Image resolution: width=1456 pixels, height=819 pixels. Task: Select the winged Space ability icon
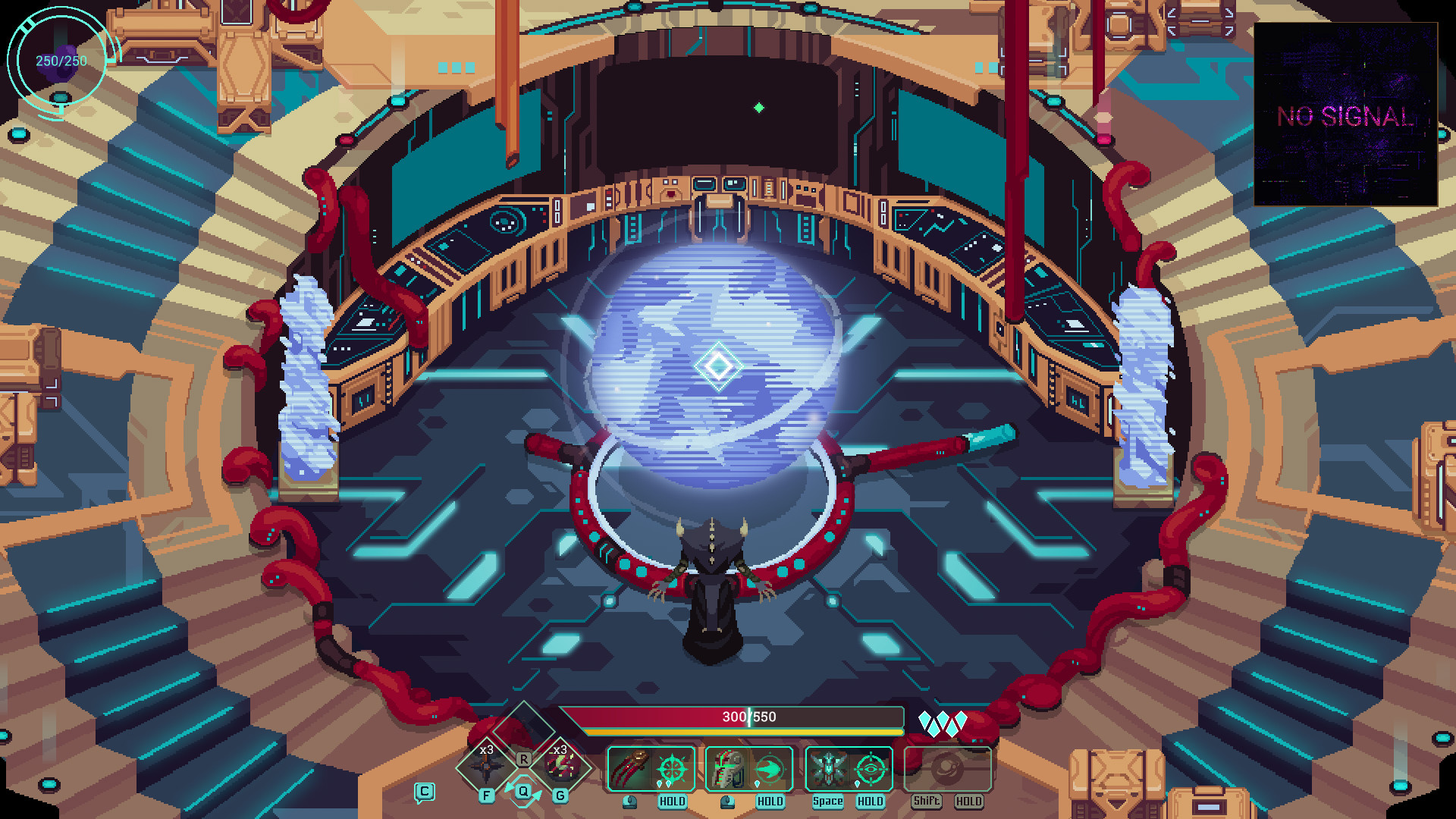[827, 769]
